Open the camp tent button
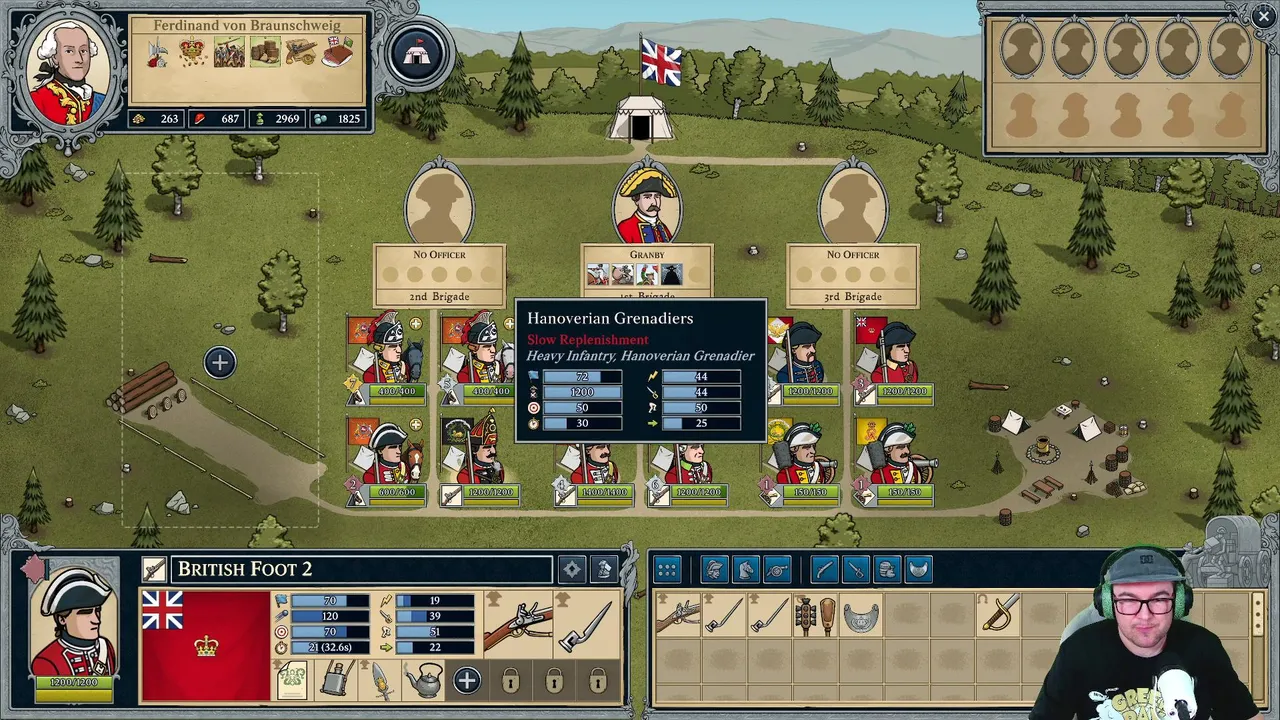Viewport: 1280px width, 720px height. coord(417,54)
